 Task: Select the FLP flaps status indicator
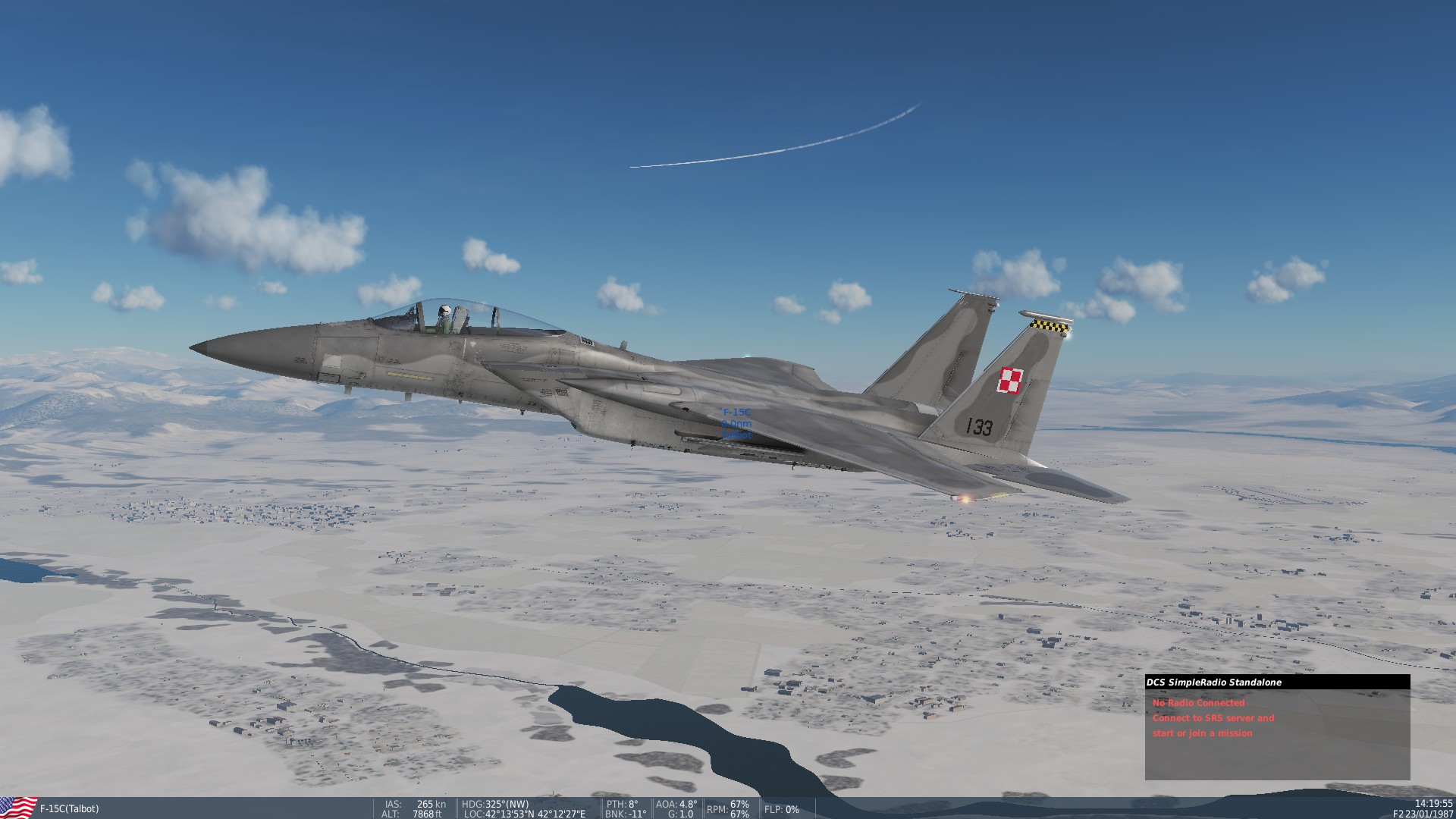781,810
